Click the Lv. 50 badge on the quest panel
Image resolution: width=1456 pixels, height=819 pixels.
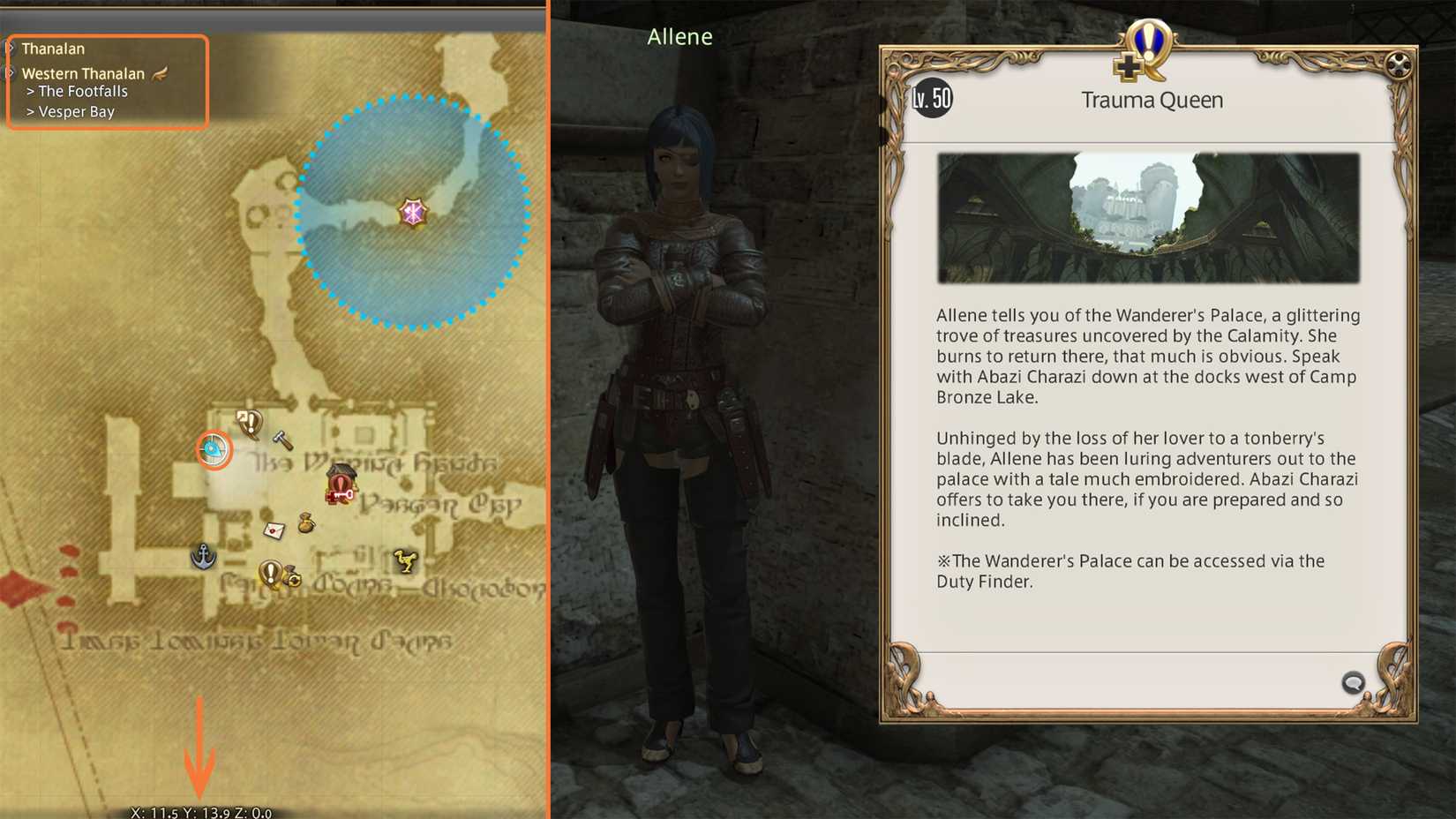930,99
